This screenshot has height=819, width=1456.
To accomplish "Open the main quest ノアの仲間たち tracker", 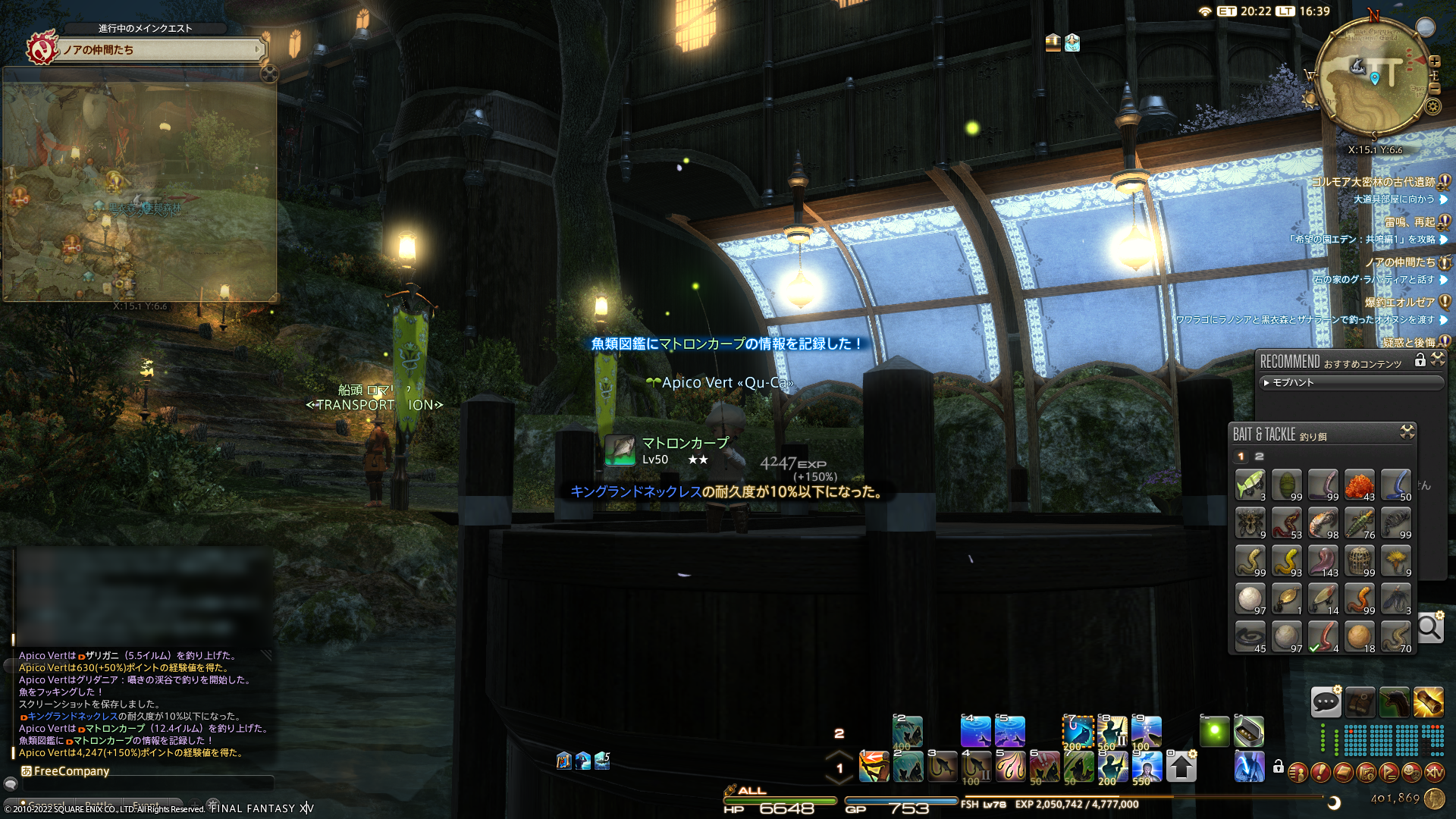I will click(161, 50).
